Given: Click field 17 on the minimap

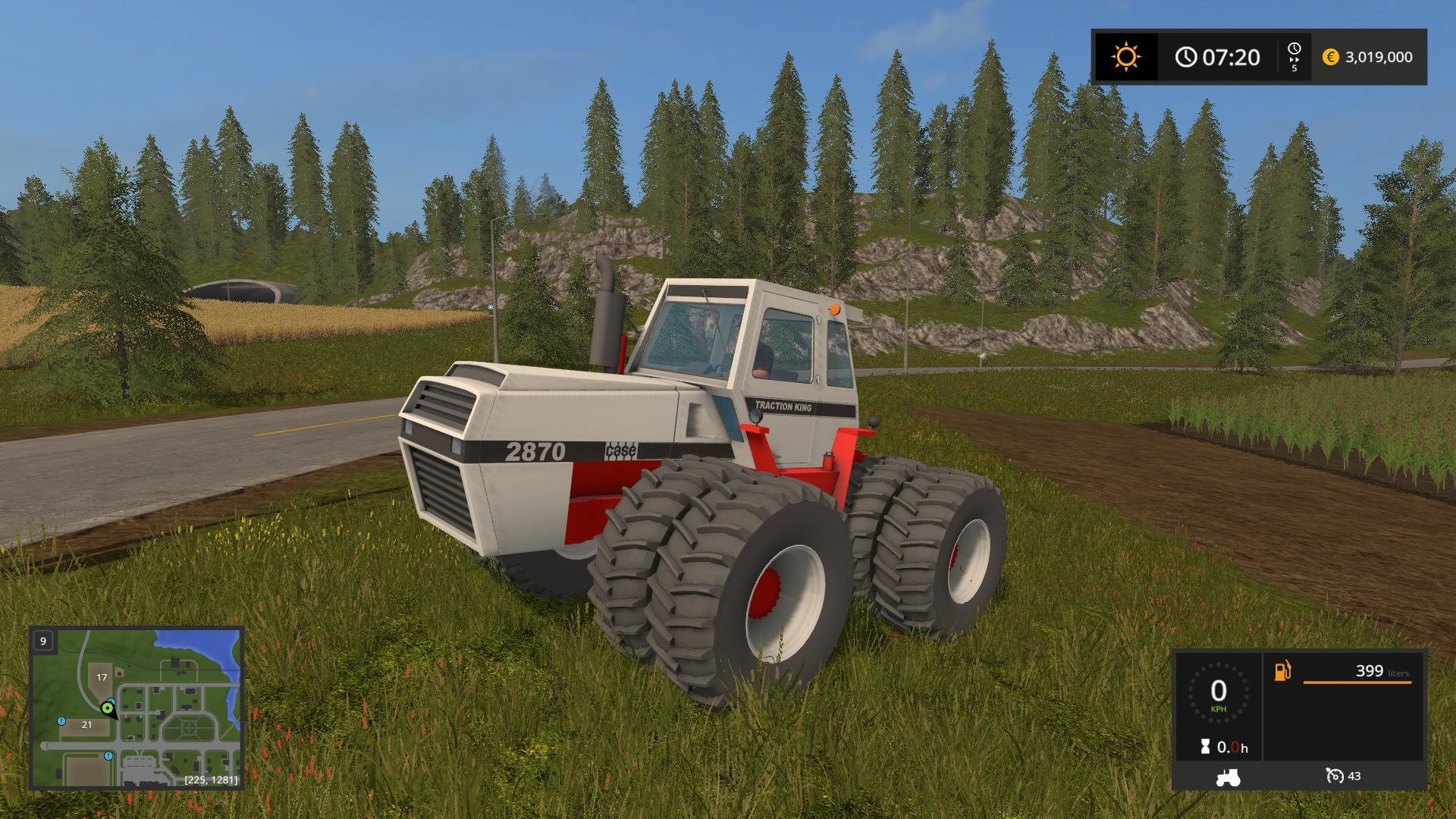Looking at the screenshot, I should (x=102, y=677).
